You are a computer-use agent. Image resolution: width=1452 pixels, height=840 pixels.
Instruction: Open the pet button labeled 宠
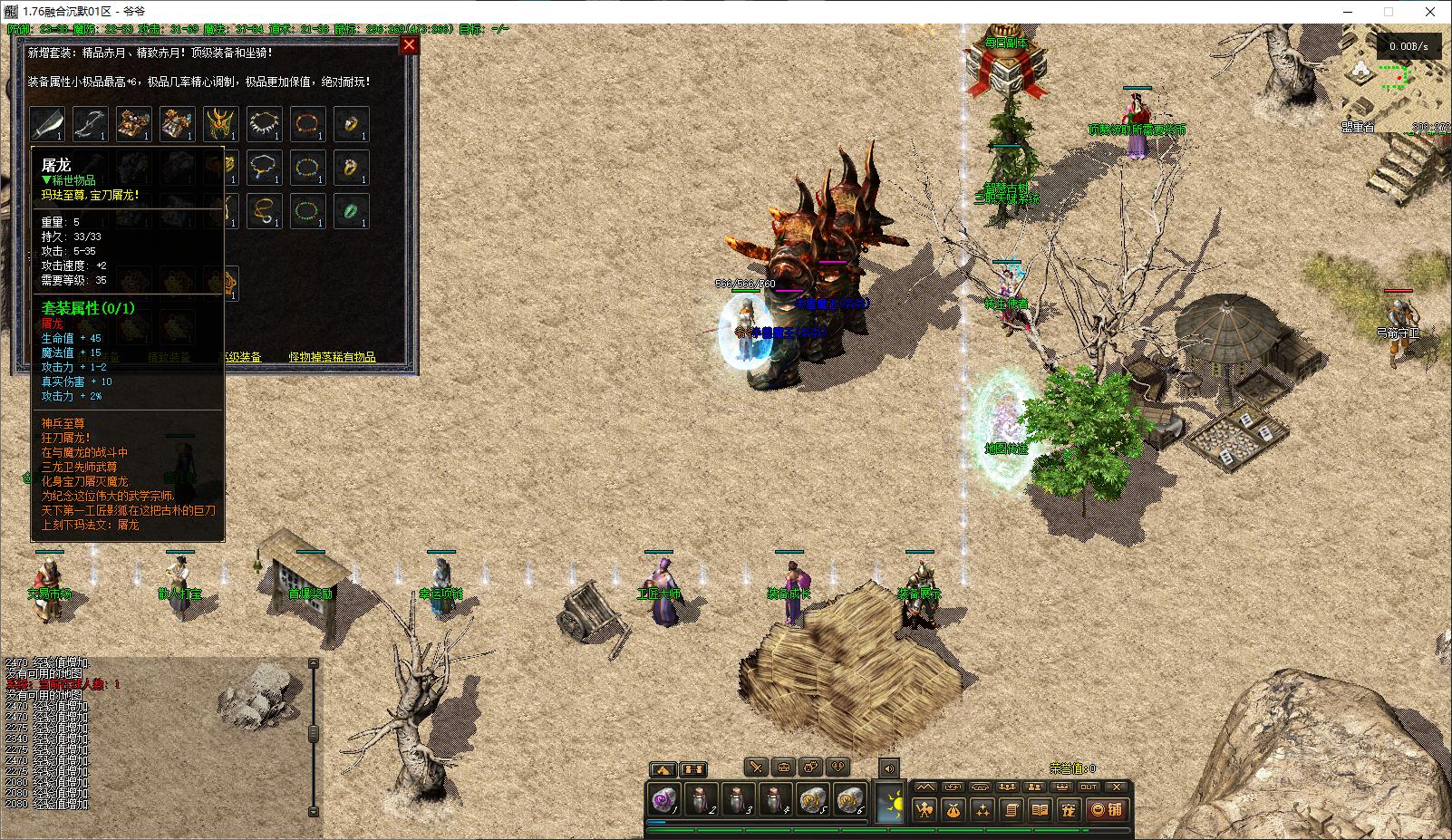(1069, 810)
